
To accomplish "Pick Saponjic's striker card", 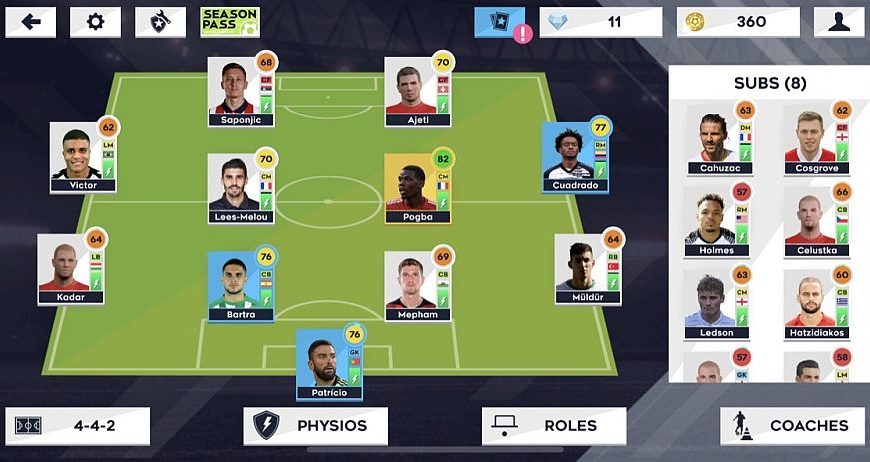I will [x=240, y=91].
